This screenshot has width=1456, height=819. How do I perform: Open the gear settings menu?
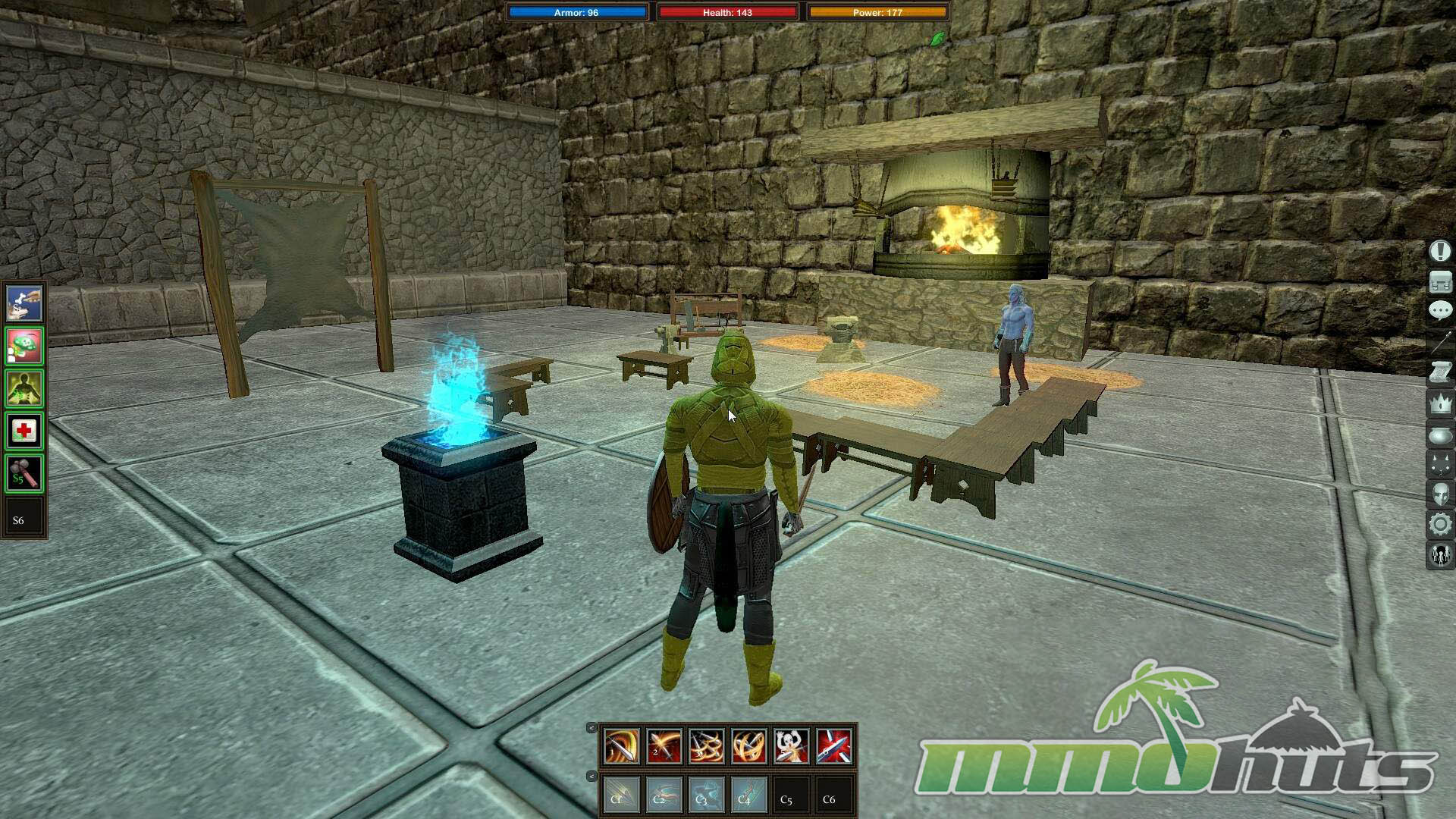tap(1440, 524)
